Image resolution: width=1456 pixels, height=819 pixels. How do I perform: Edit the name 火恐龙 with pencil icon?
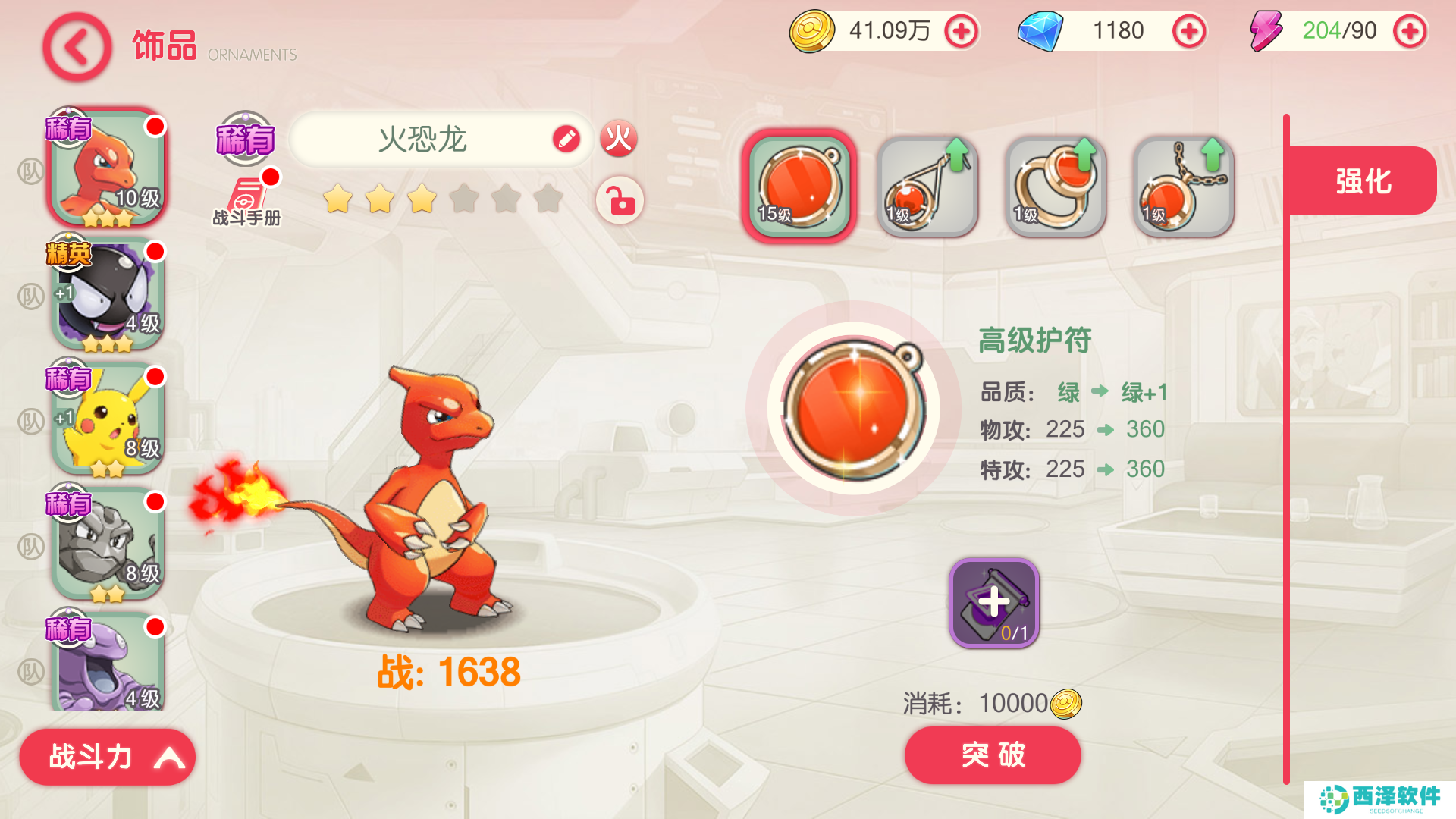pyautogui.click(x=566, y=139)
